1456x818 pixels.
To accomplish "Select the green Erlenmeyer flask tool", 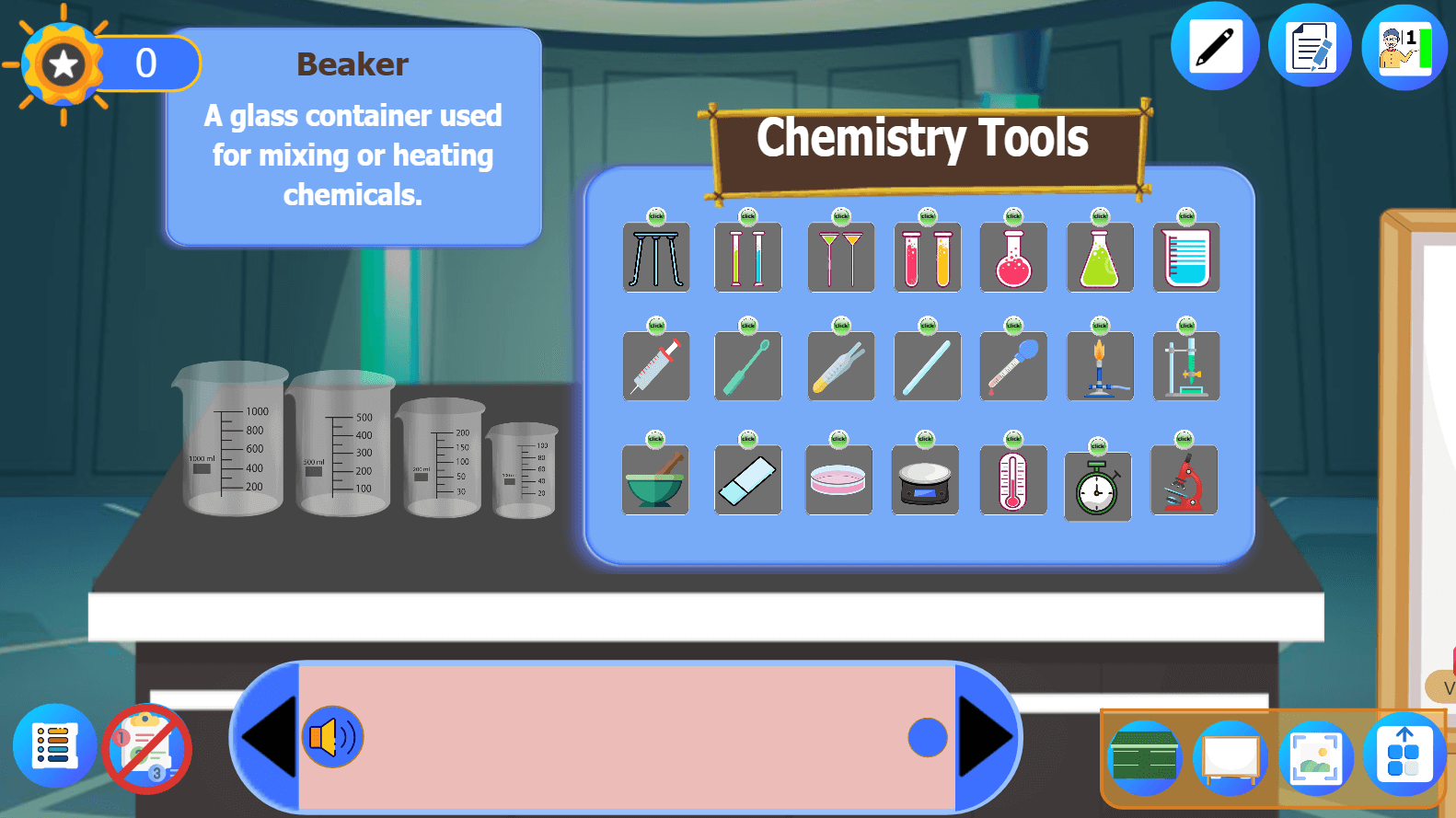I will tap(1100, 258).
